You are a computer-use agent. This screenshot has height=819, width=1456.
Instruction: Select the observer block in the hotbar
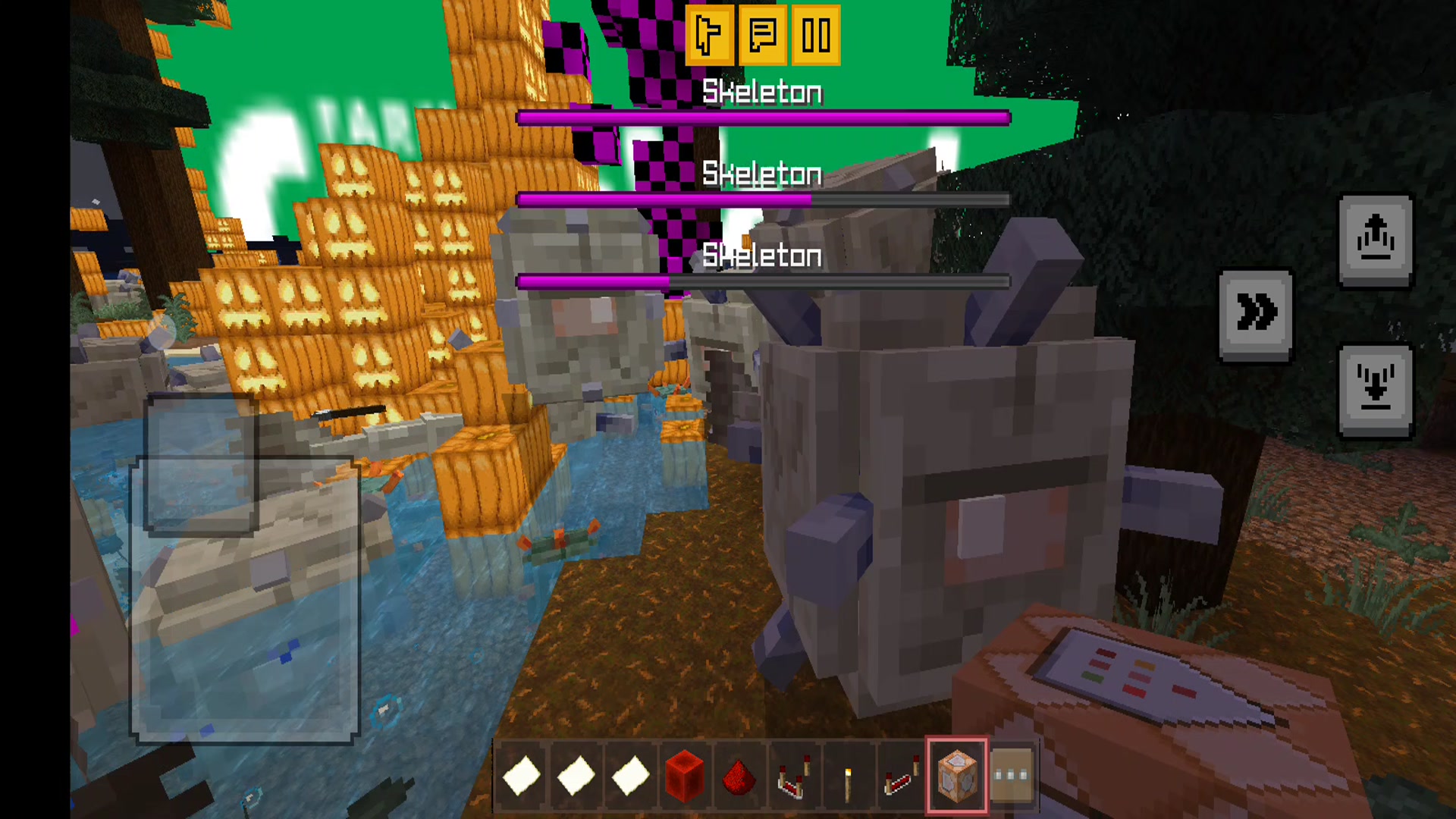click(x=956, y=775)
